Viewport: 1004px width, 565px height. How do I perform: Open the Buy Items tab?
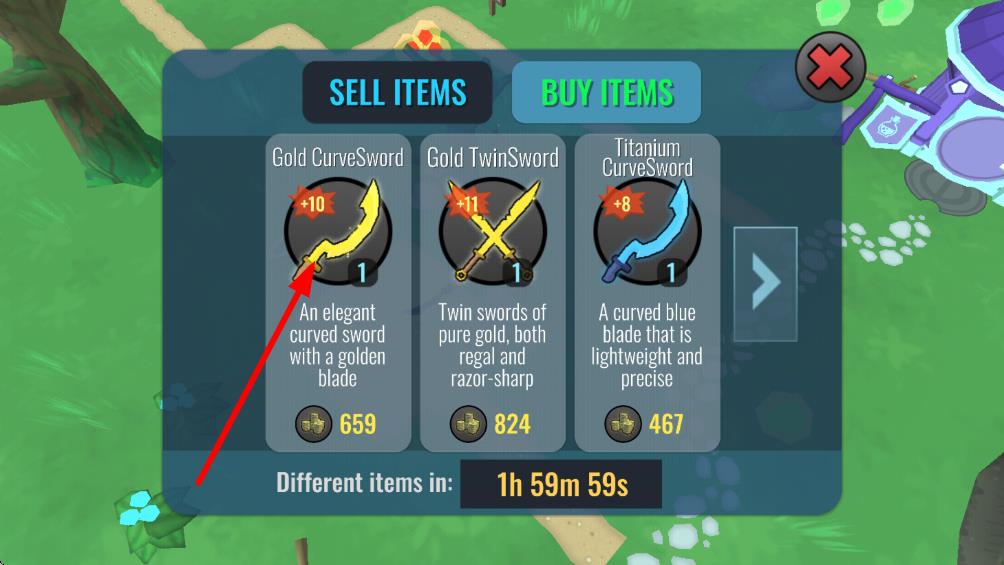point(606,93)
